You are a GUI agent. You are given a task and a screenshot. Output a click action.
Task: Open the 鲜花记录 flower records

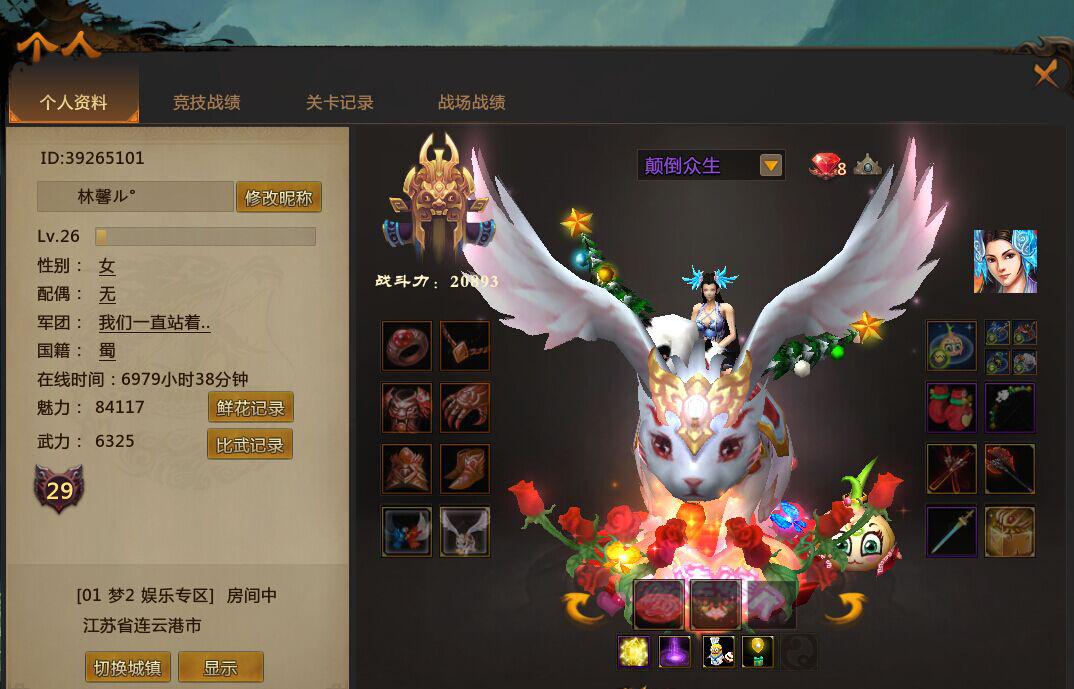pos(250,407)
